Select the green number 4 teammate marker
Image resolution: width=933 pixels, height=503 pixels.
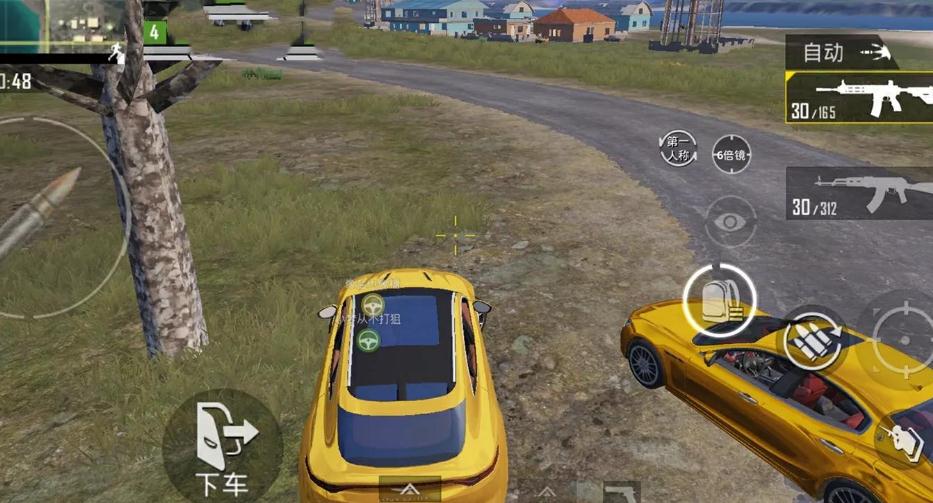pyautogui.click(x=154, y=32)
